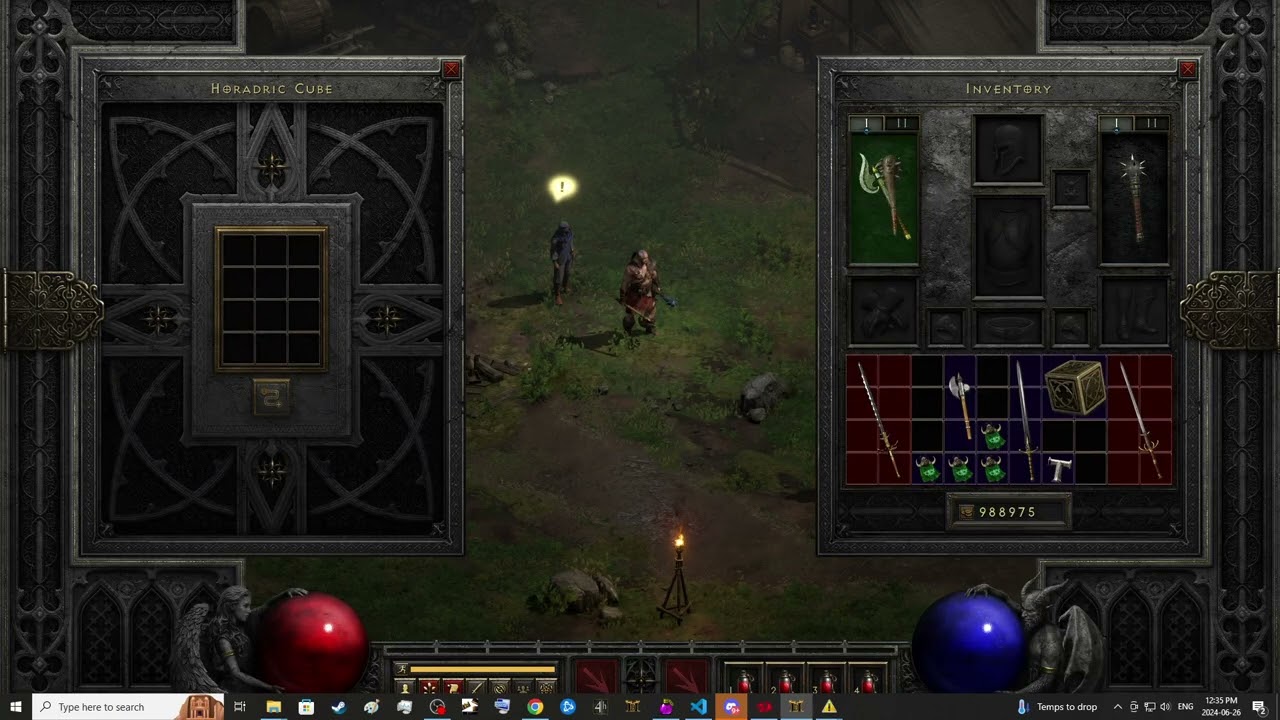Pick up the small axe in inventory
The image size is (1280, 720).
coord(960,403)
